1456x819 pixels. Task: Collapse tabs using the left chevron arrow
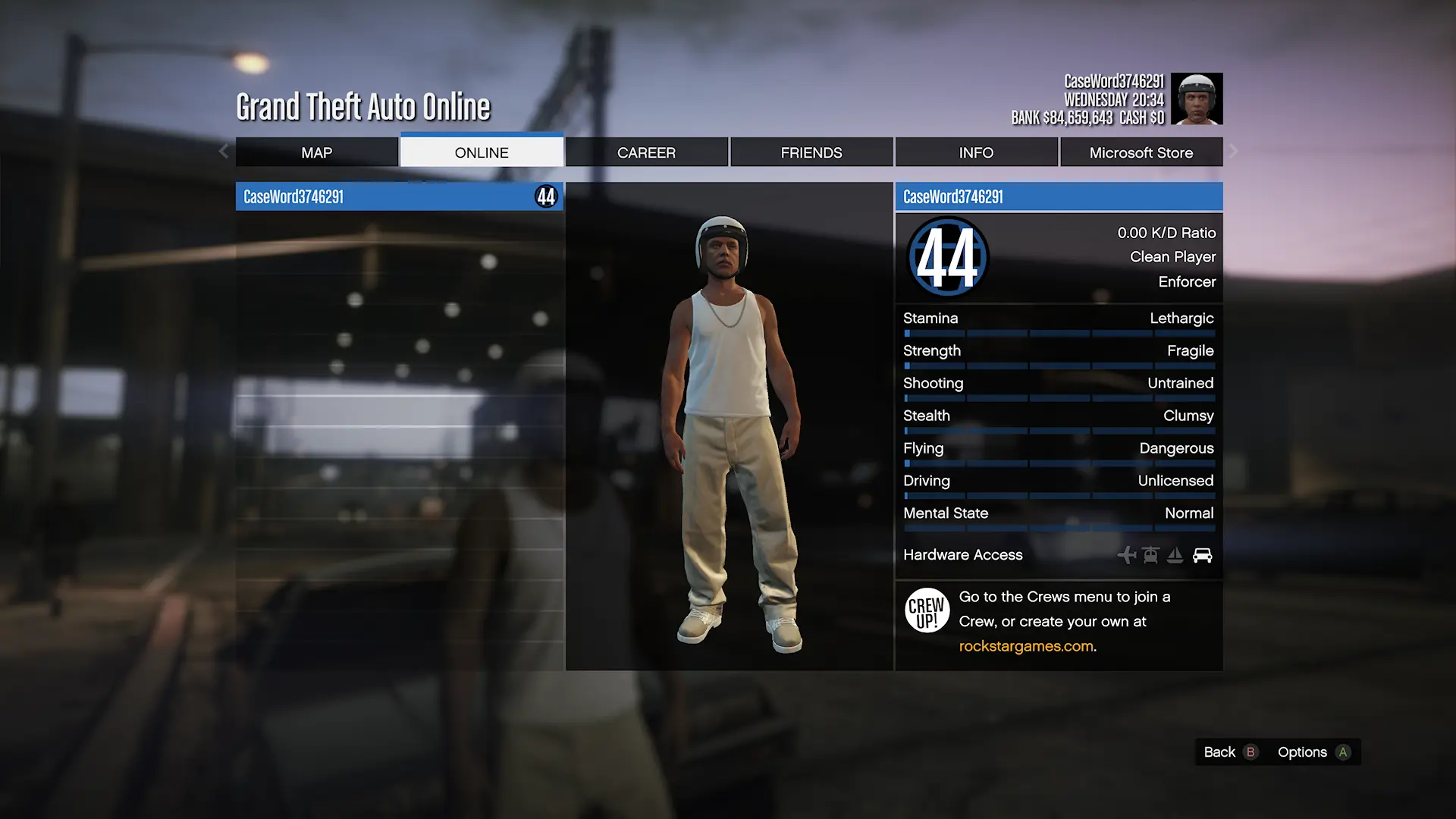pos(223,152)
